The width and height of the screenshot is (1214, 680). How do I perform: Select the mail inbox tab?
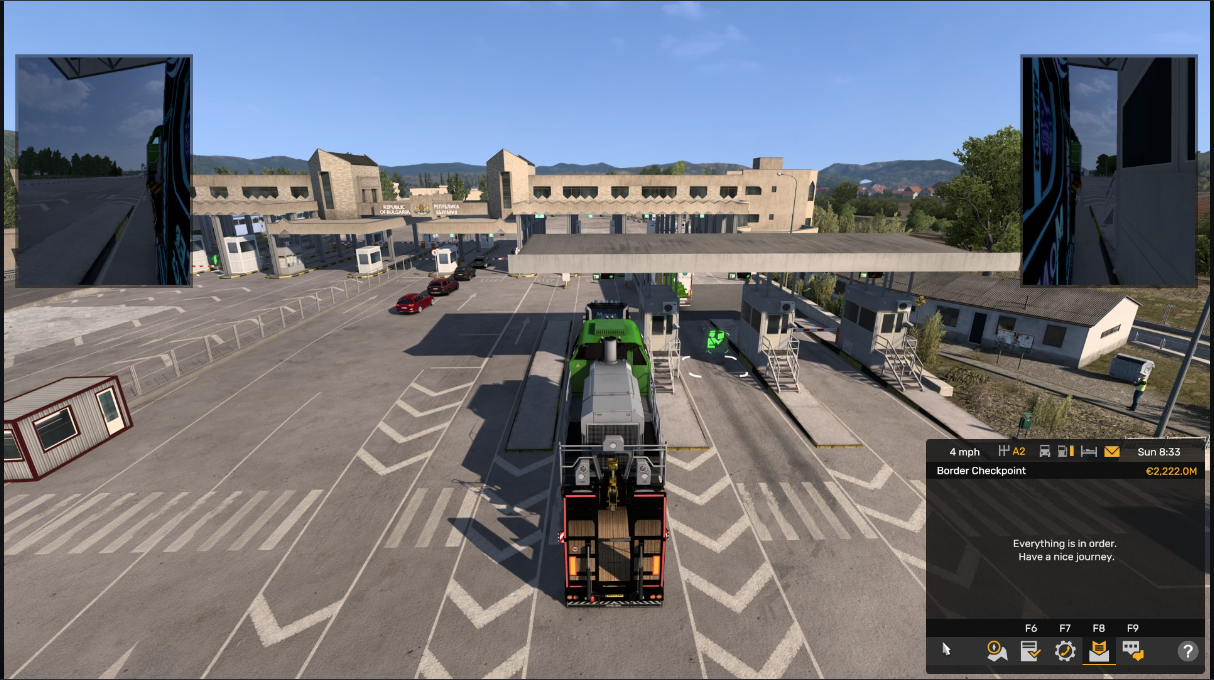point(1099,651)
